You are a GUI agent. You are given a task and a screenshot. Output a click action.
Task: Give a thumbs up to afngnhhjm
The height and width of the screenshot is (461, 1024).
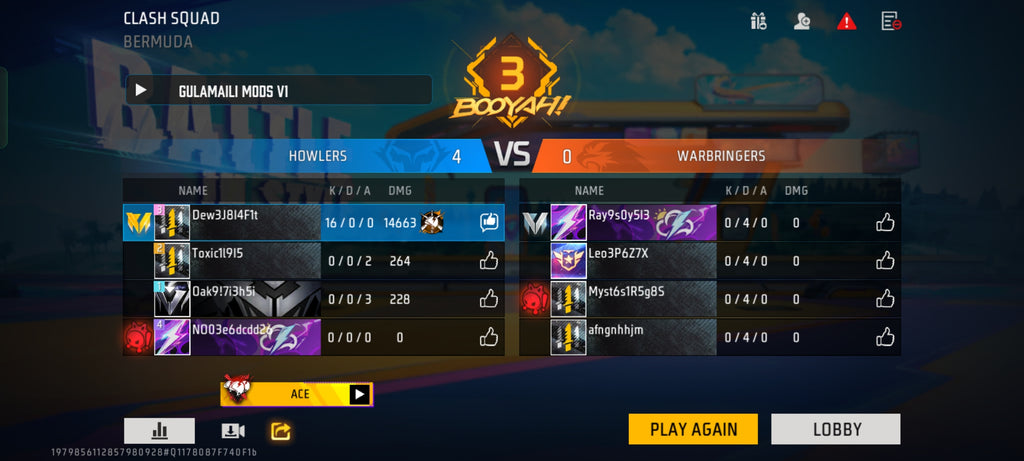coord(885,337)
